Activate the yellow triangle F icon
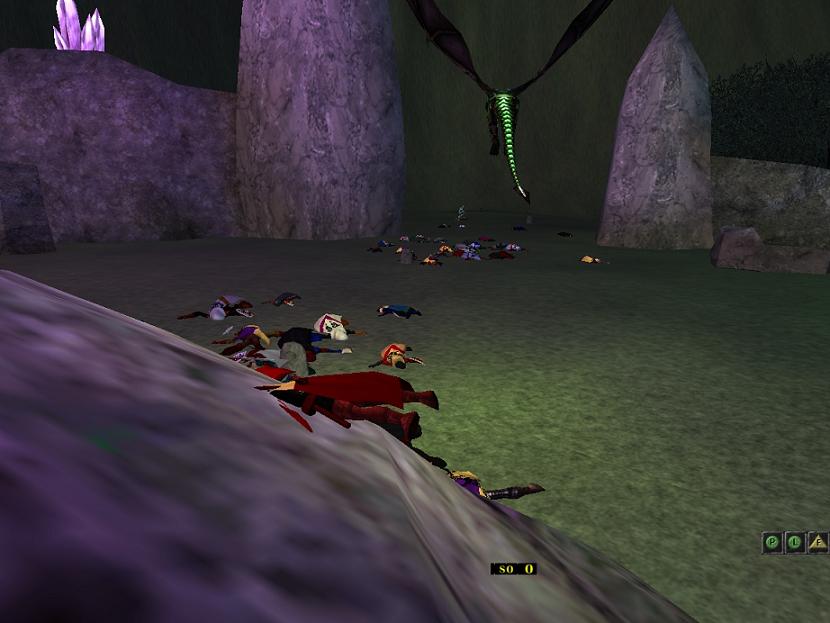The image size is (830, 623). [818, 542]
